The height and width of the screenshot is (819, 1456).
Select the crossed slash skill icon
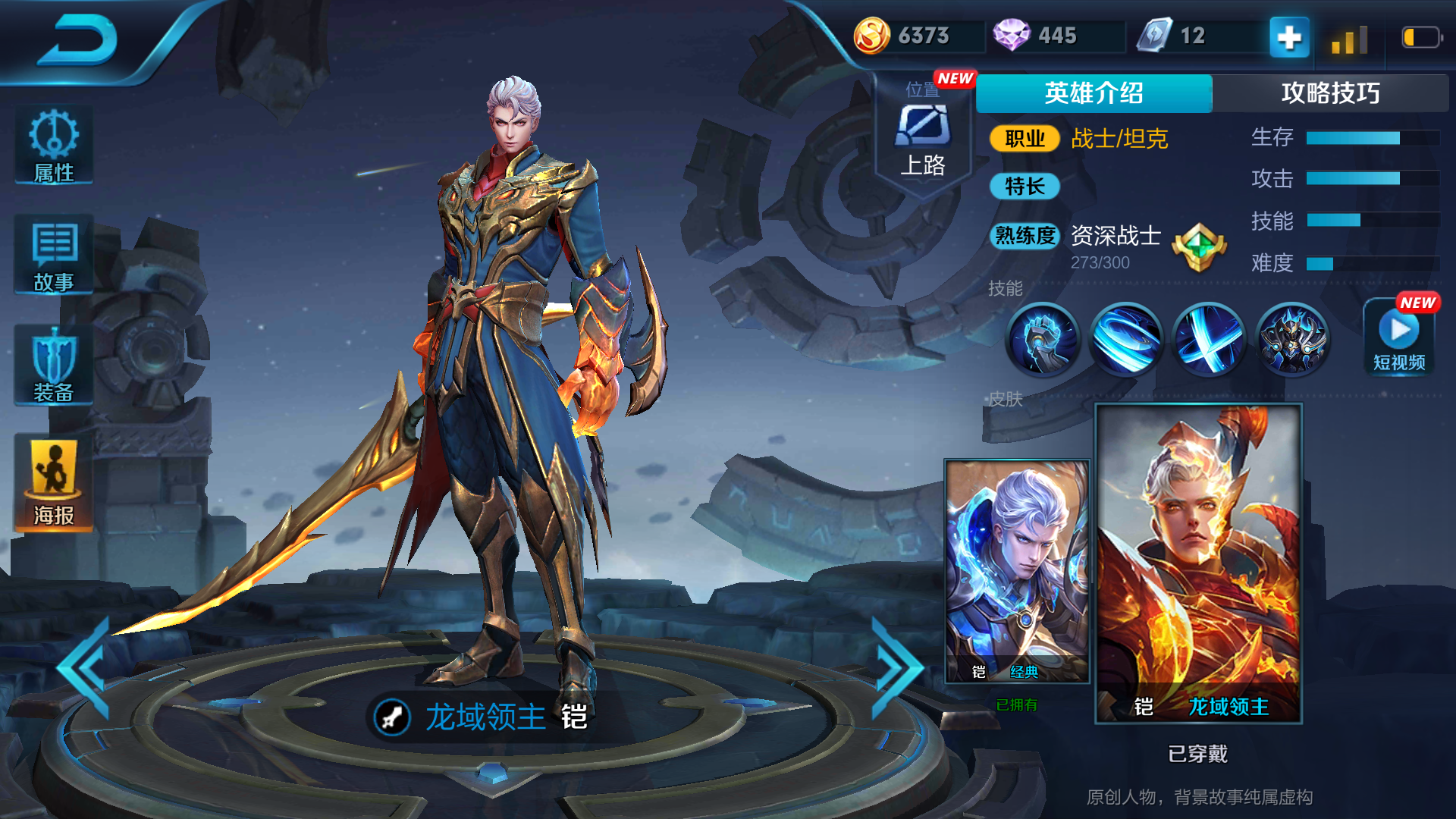pos(1209,339)
